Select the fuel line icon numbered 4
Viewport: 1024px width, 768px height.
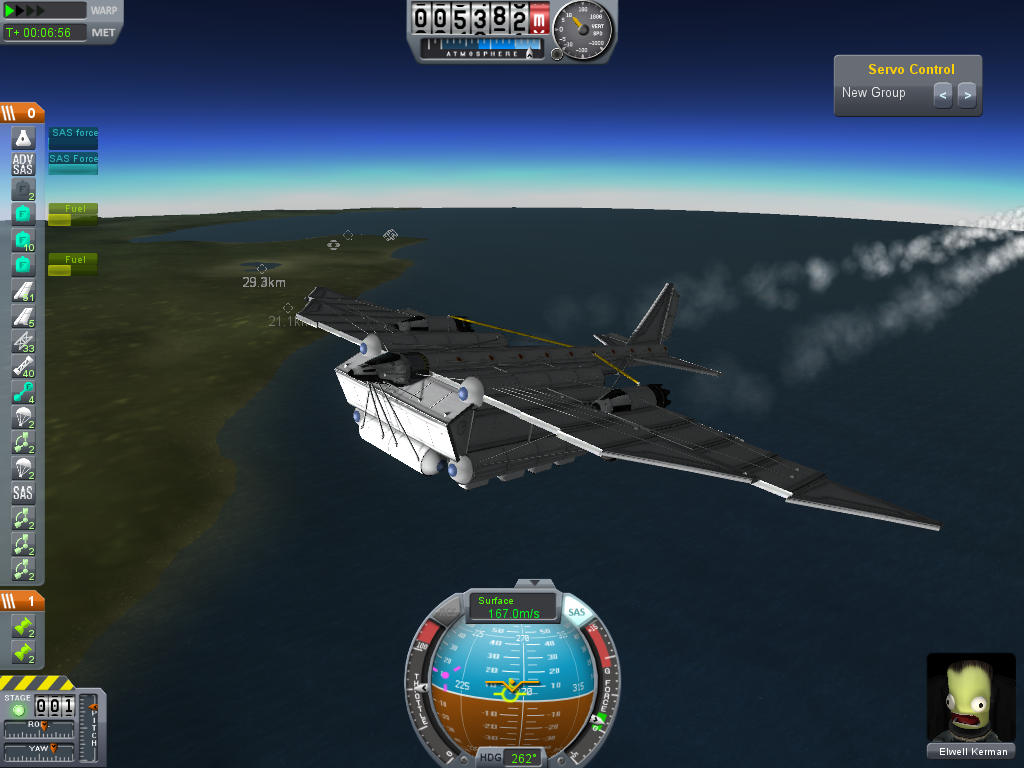point(23,393)
